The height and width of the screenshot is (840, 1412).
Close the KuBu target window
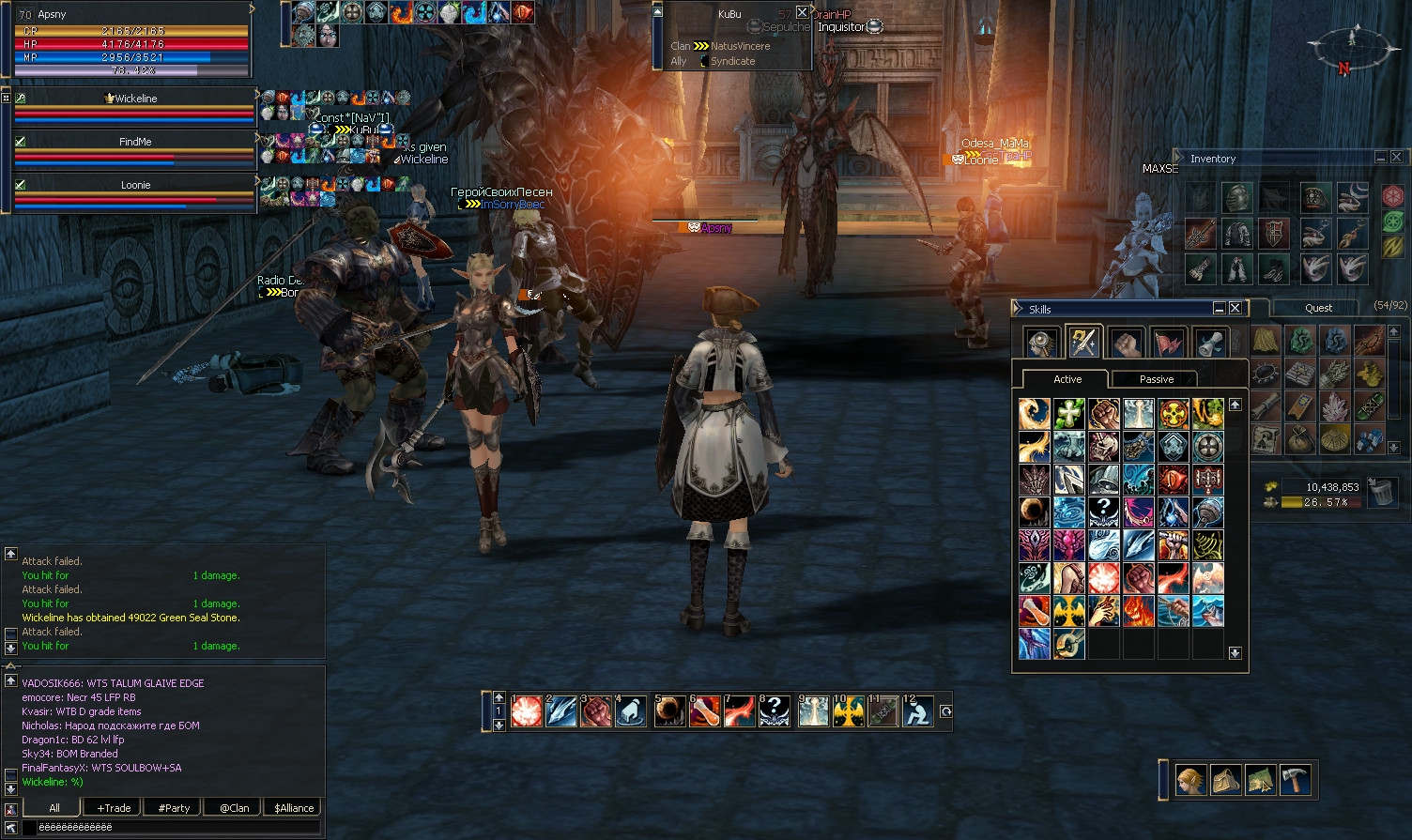tap(802, 12)
